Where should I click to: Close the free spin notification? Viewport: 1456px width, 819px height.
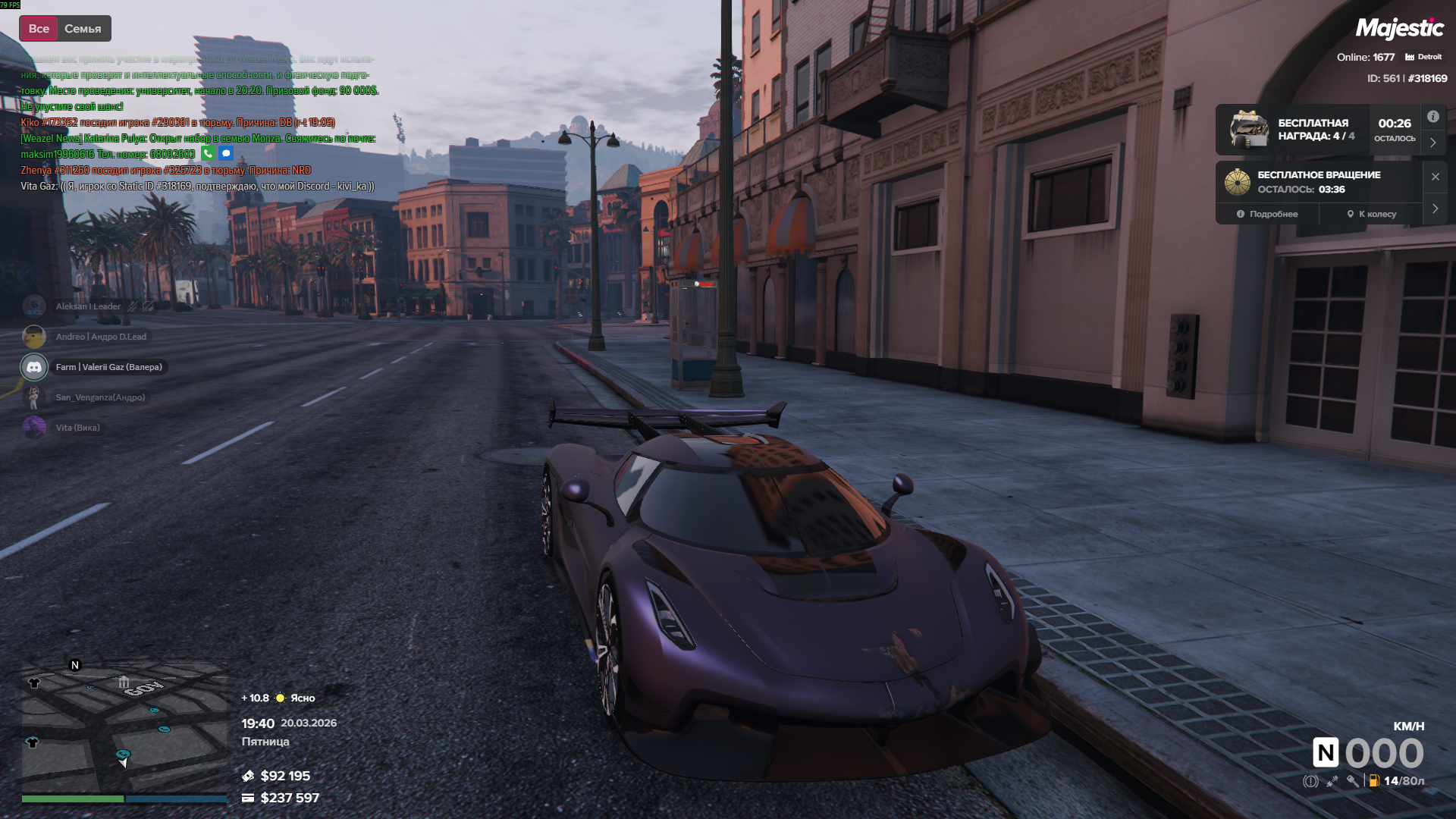click(x=1435, y=177)
